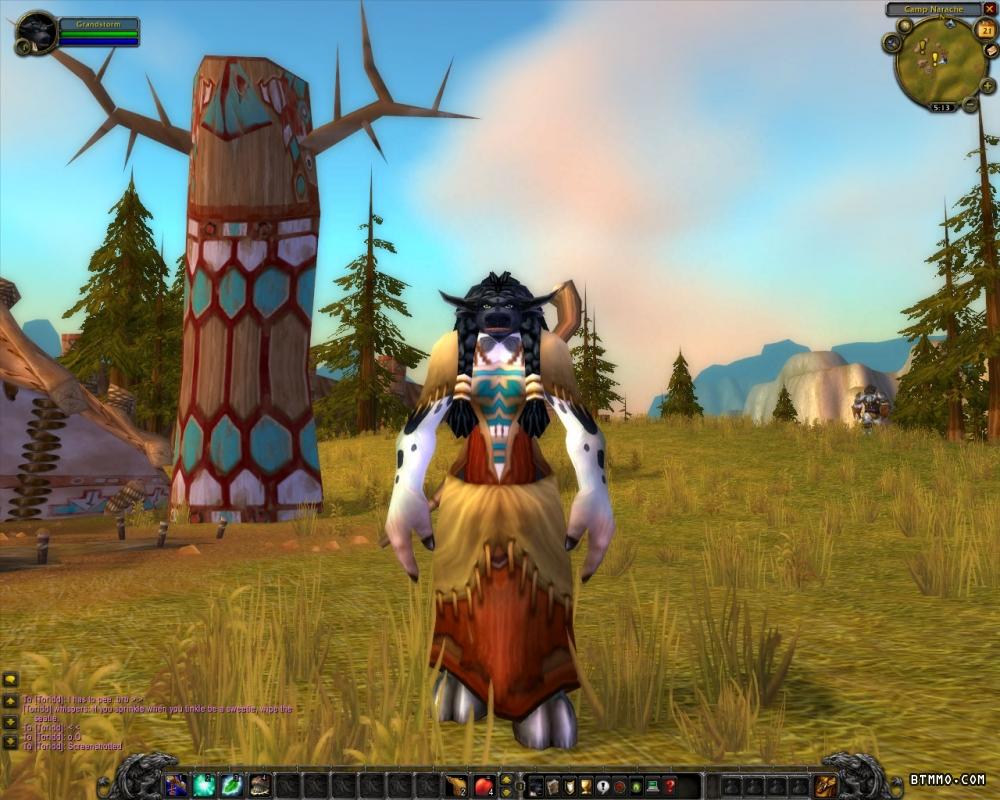Use the green leaf ability in the action bar

pos(232,785)
